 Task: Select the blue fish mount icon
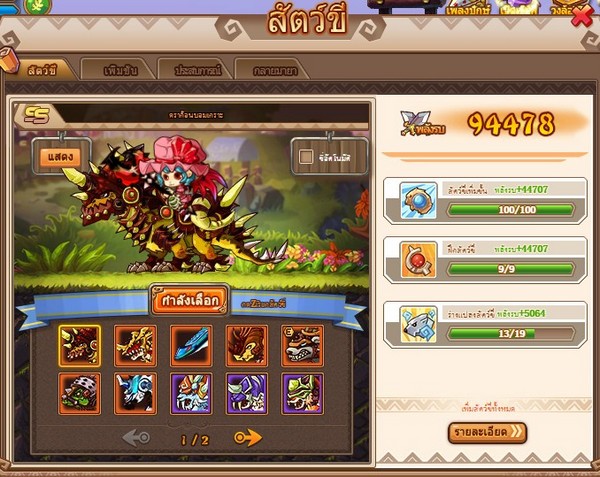[x=190, y=343]
